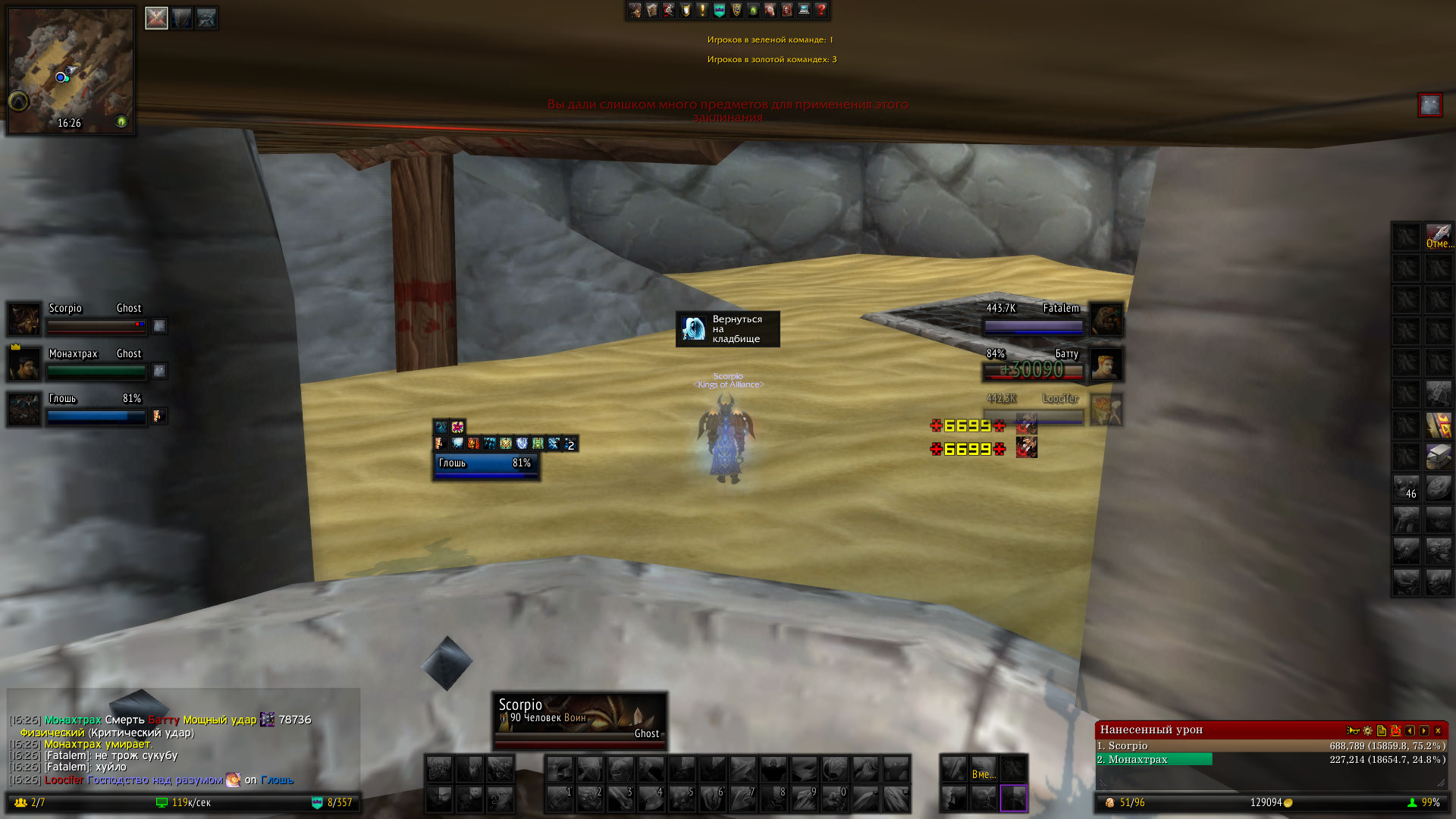Image resolution: width=1456 pixels, height=819 pixels.
Task: Open the minimap
Action: 71,71
